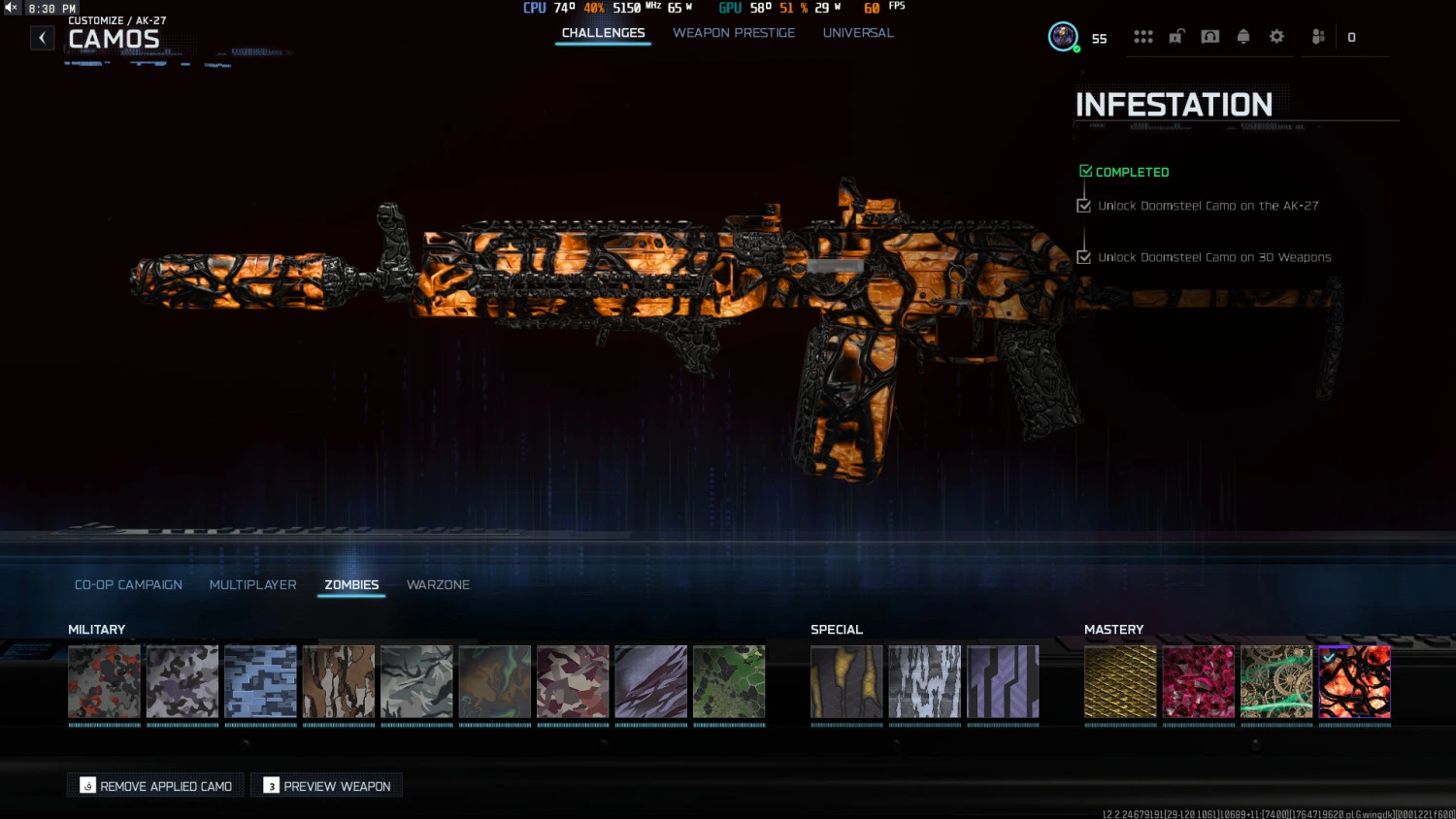Image resolution: width=1456 pixels, height=819 pixels.
Task: Click the PREVIEW WEAPON button
Action: (326, 785)
